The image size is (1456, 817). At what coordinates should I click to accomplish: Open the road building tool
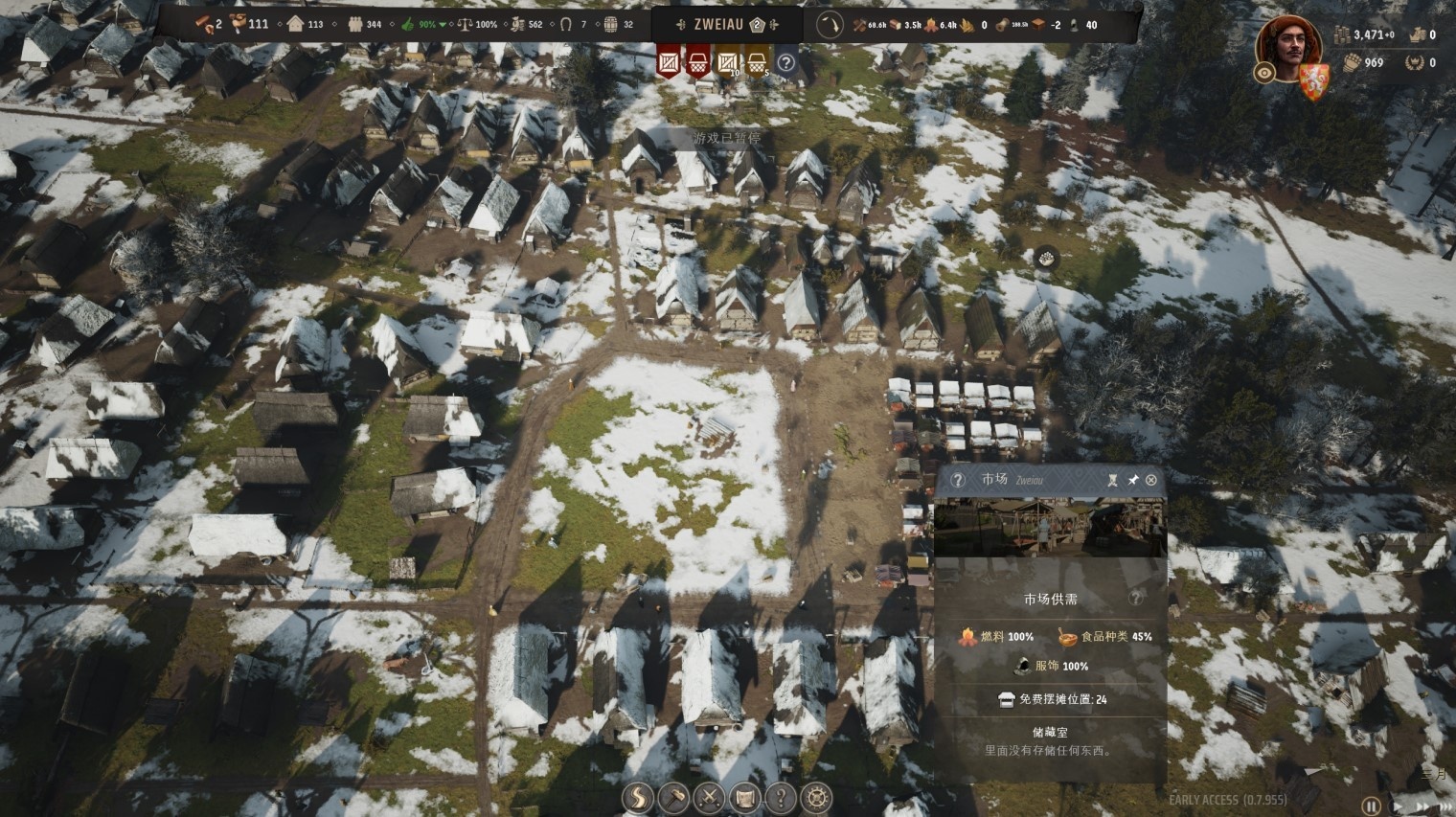(x=637, y=797)
